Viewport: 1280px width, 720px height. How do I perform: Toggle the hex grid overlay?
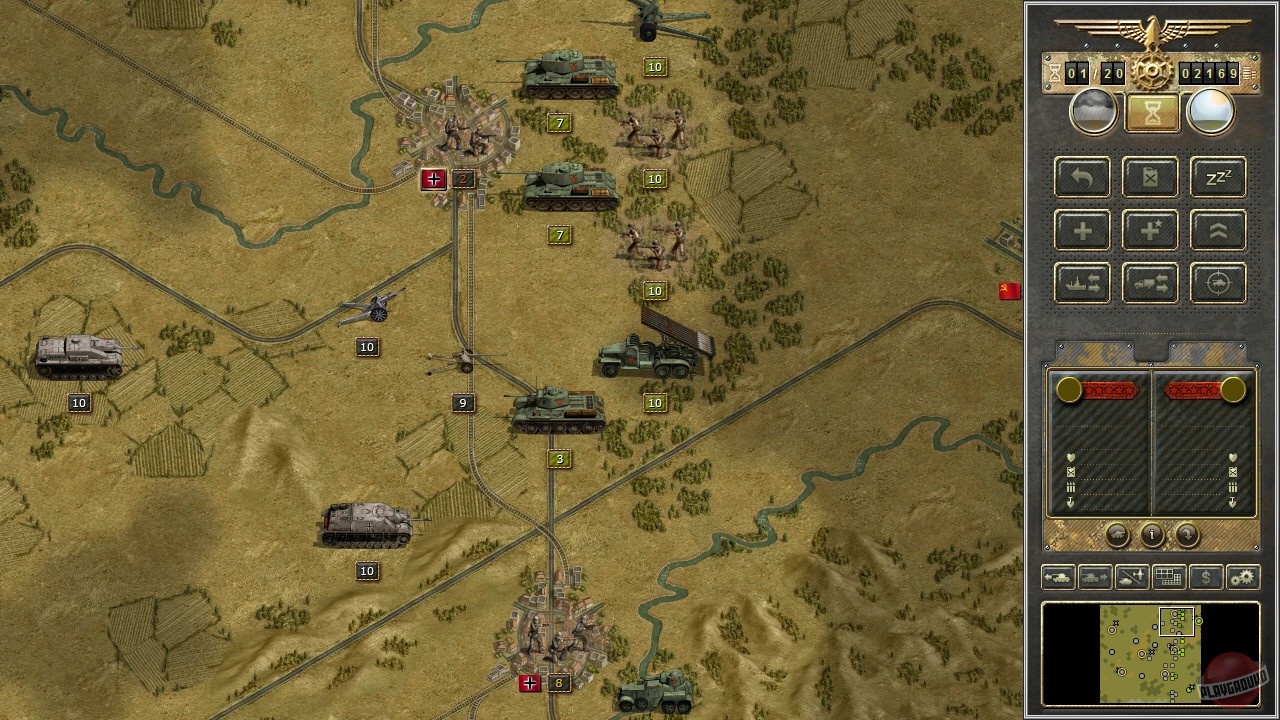tap(1168, 577)
